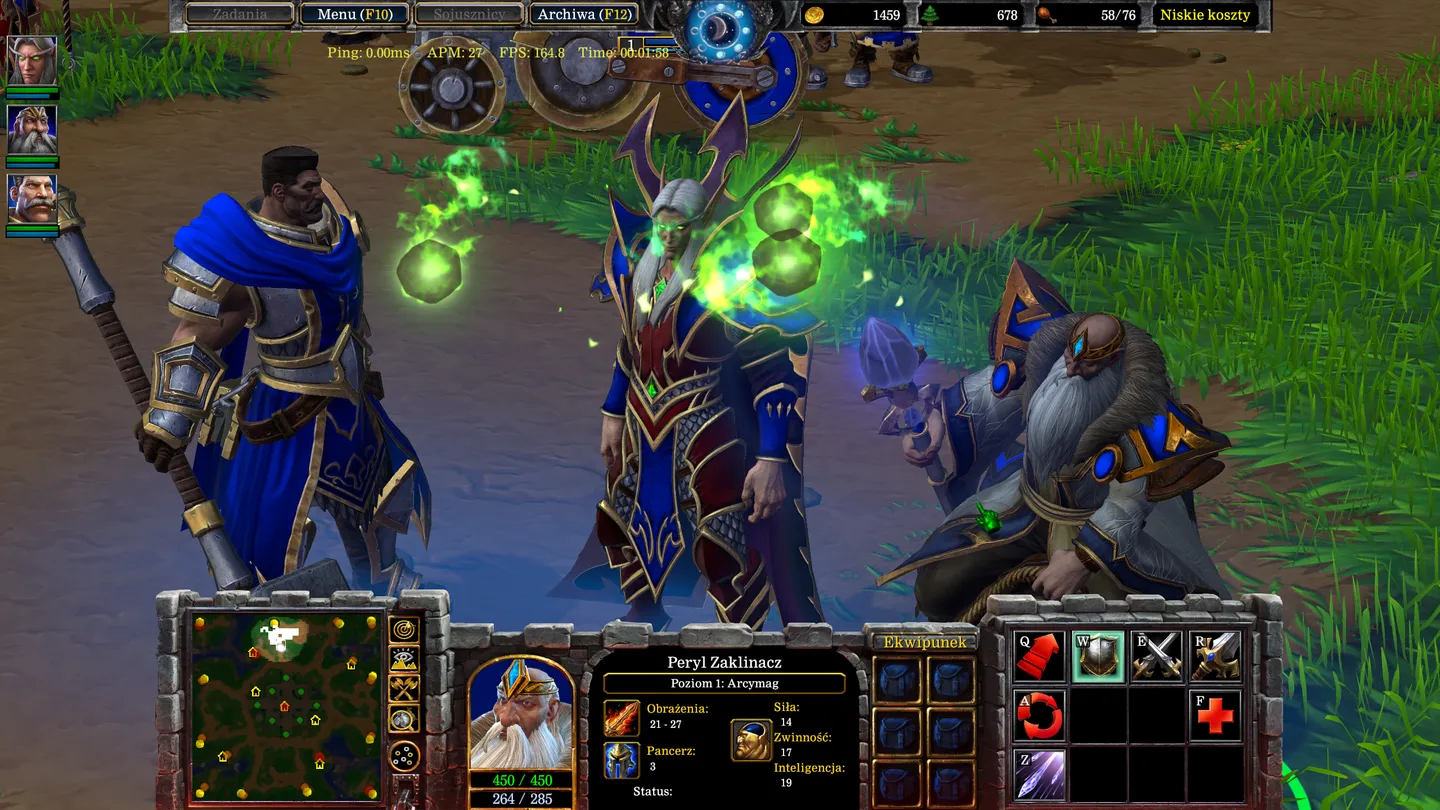Activate the minimap signal ping button
Viewport: 1440px width, 810px height.
(x=404, y=630)
